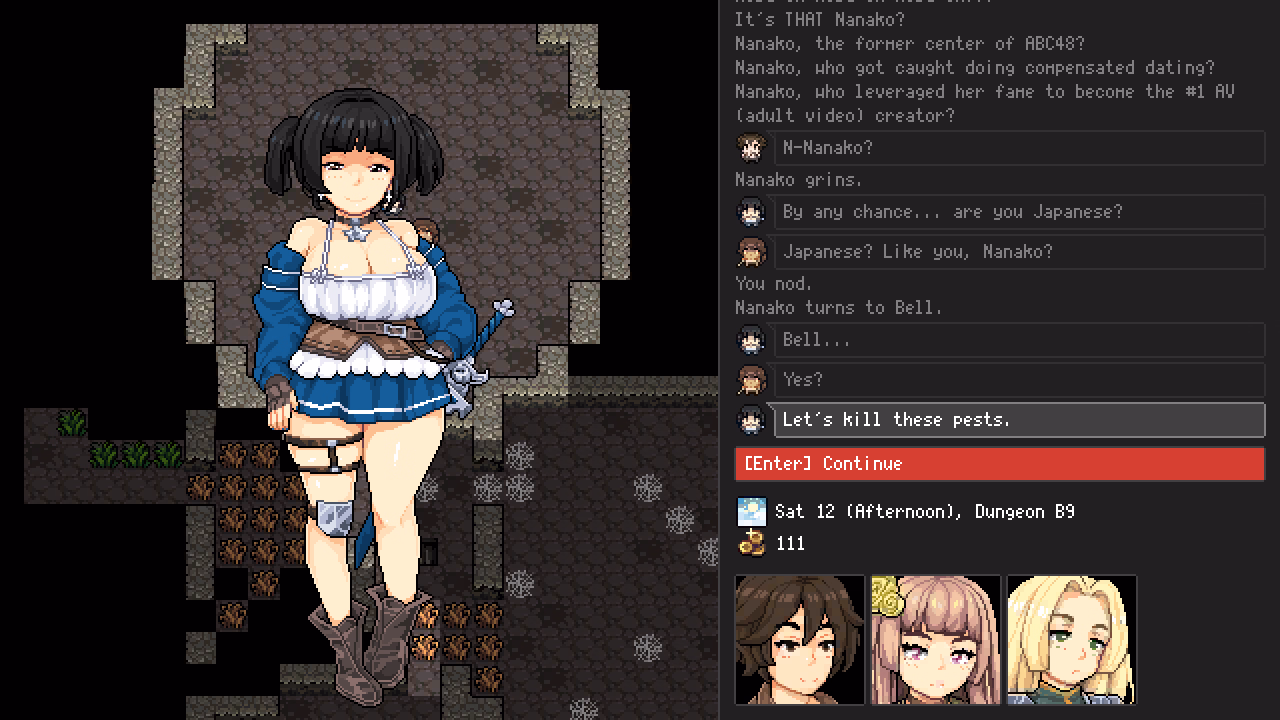Click the "By any chance... are you Japanese?" box
The height and width of the screenshot is (720, 1280).
click(x=1017, y=212)
